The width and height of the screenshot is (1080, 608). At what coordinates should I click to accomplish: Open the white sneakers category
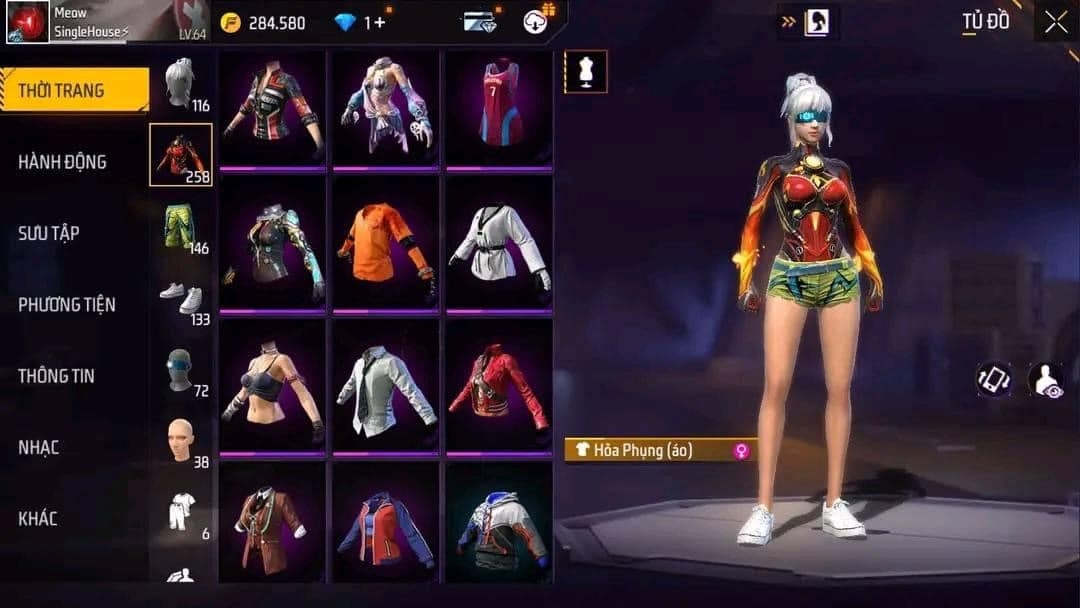(x=181, y=298)
